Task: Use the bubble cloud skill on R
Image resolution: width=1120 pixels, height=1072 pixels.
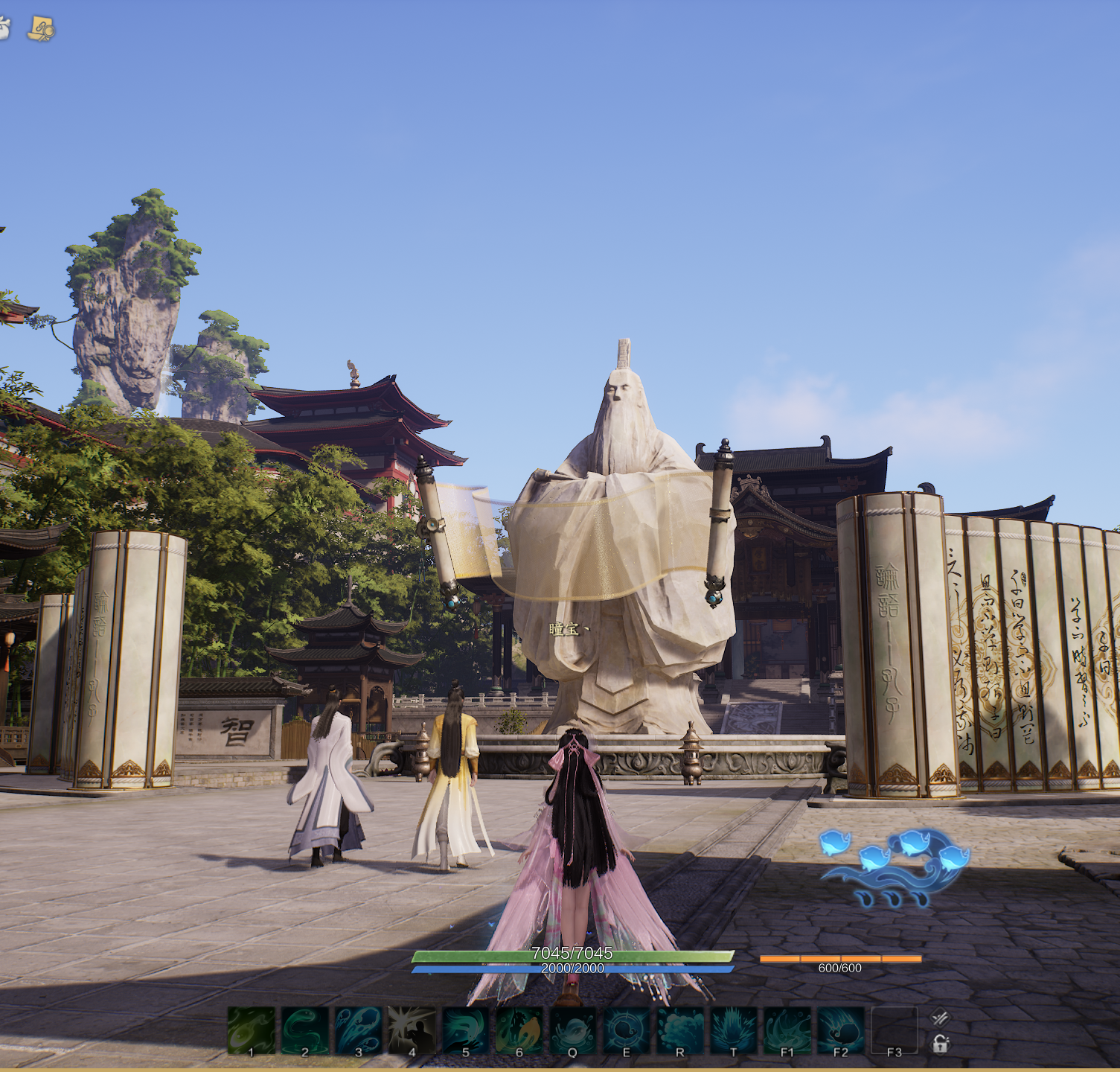Action: click(680, 1030)
